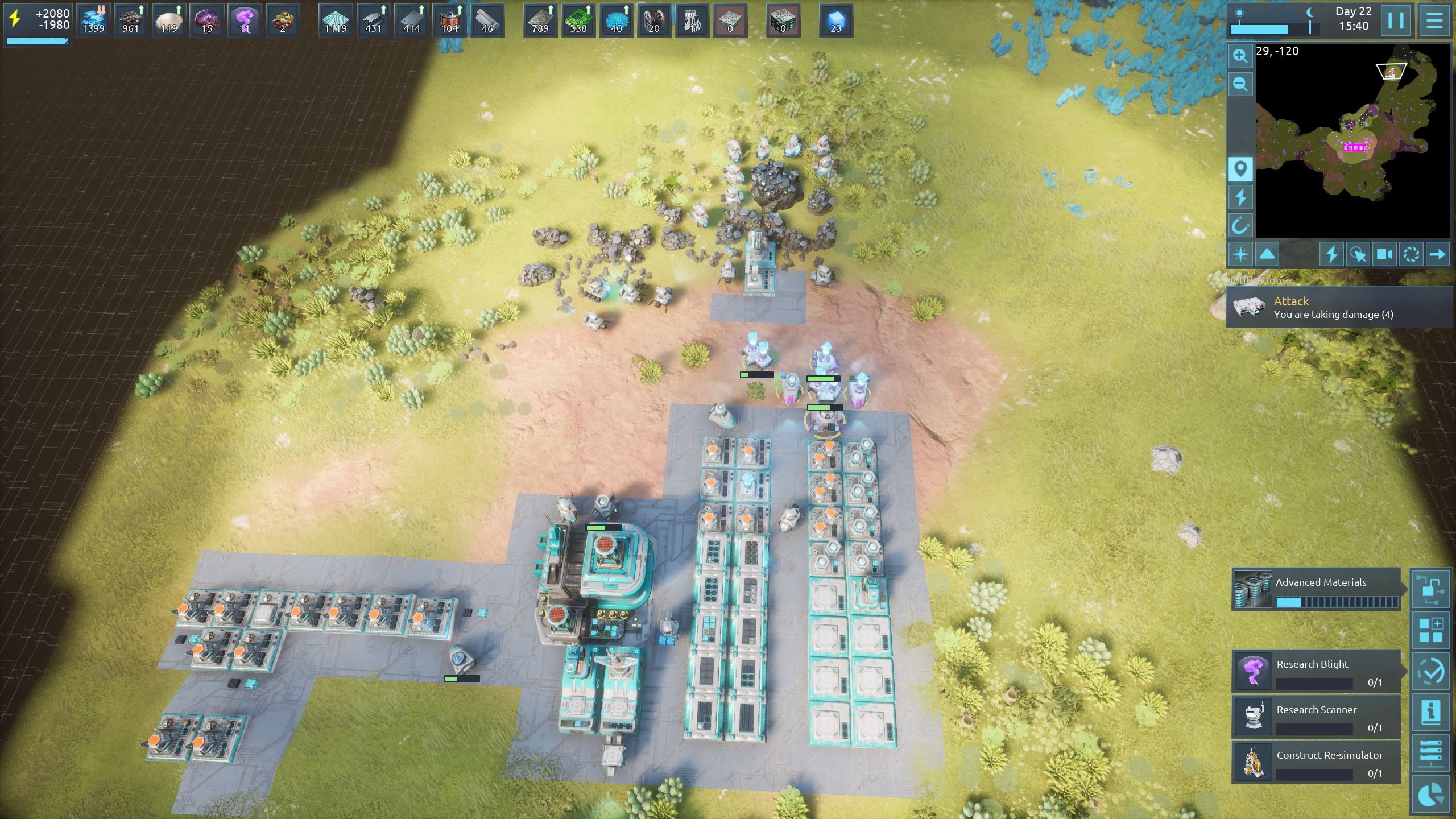Toggle the magnet button beside the minimap
This screenshot has height=819, width=1456.
click(1240, 226)
